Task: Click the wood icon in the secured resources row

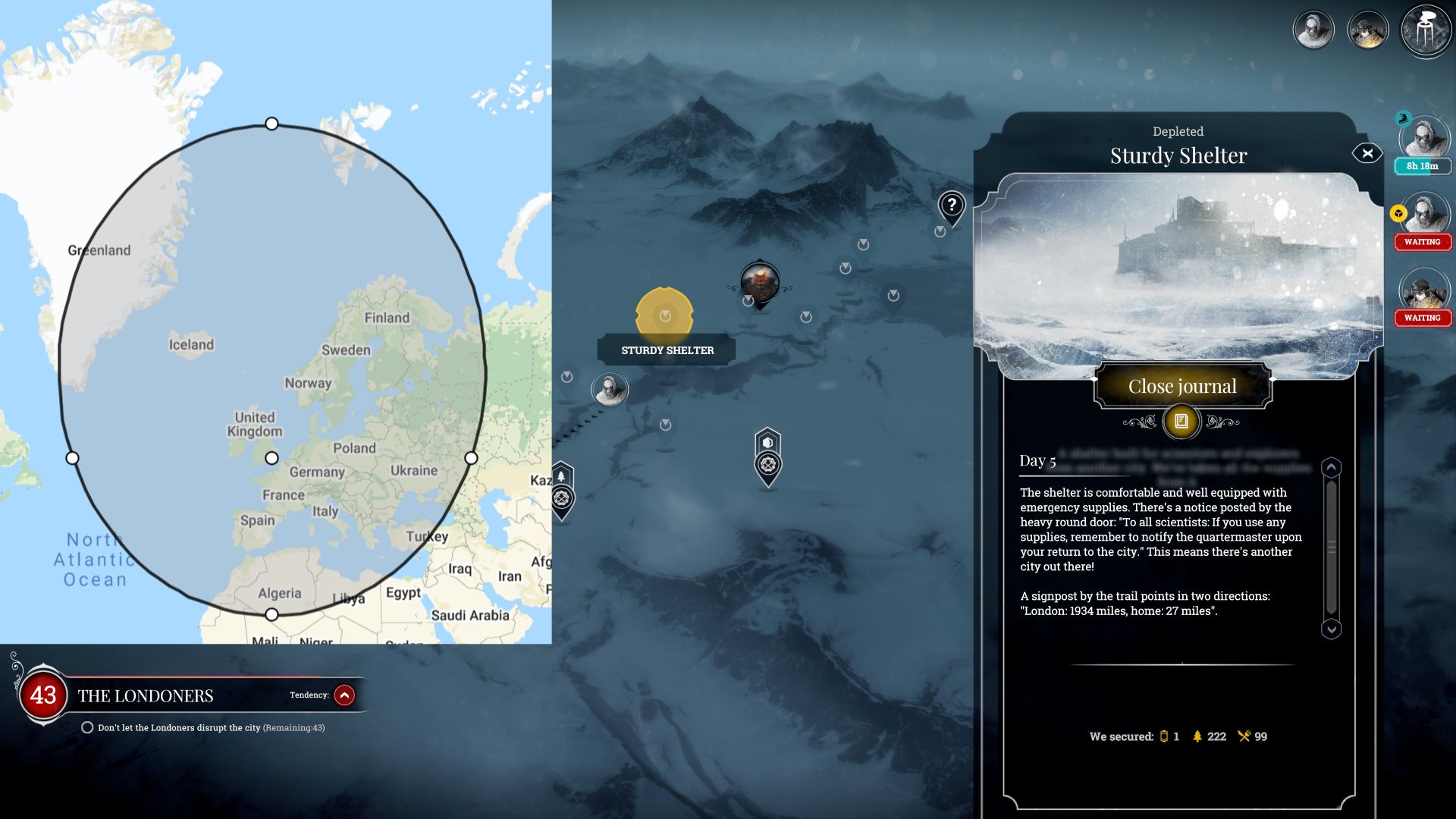Action: coord(1197,736)
